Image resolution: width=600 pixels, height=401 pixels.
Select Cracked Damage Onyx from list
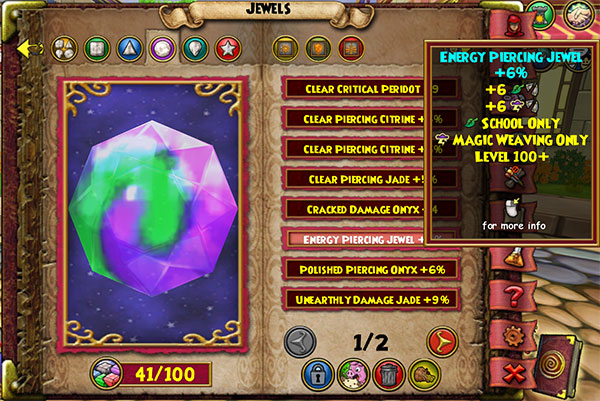click(371, 209)
